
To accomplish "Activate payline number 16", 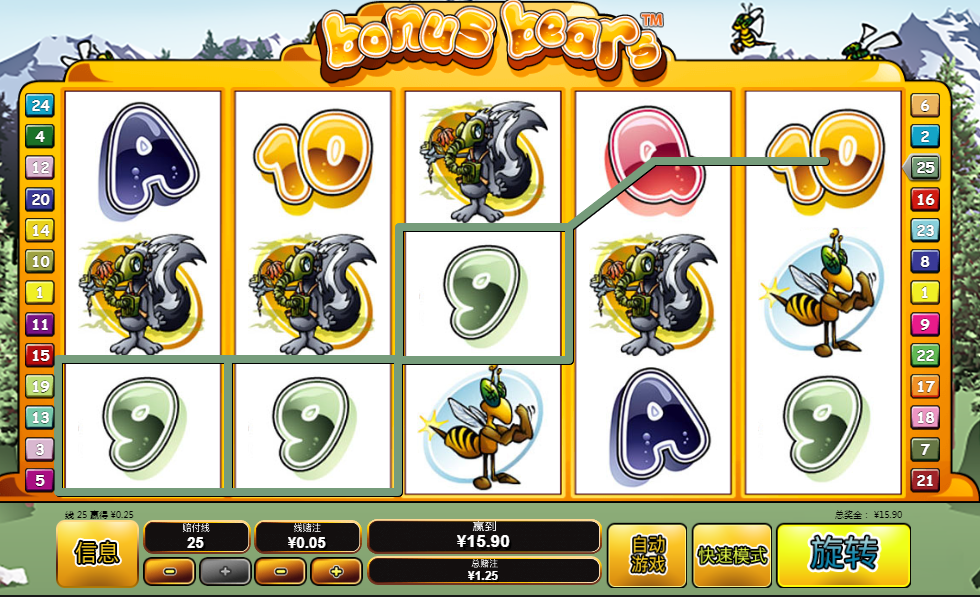I will point(925,199).
